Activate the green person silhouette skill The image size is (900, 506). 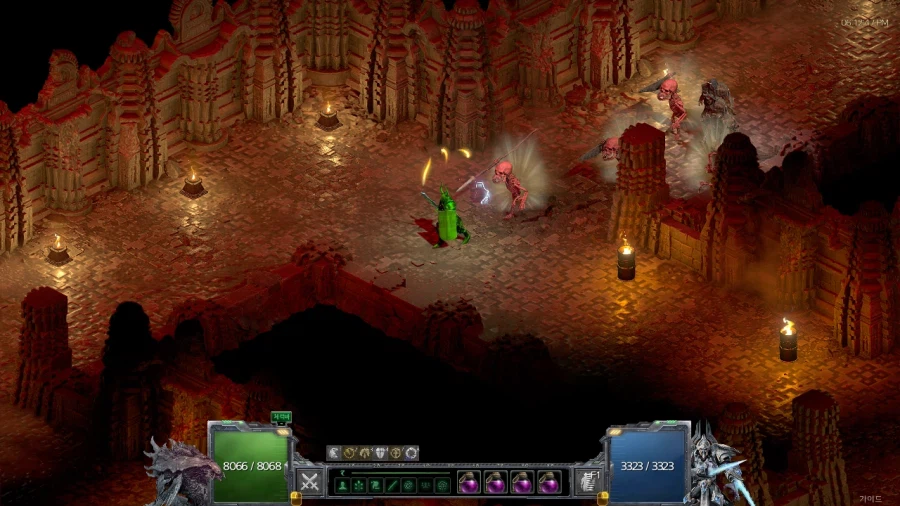(342, 485)
